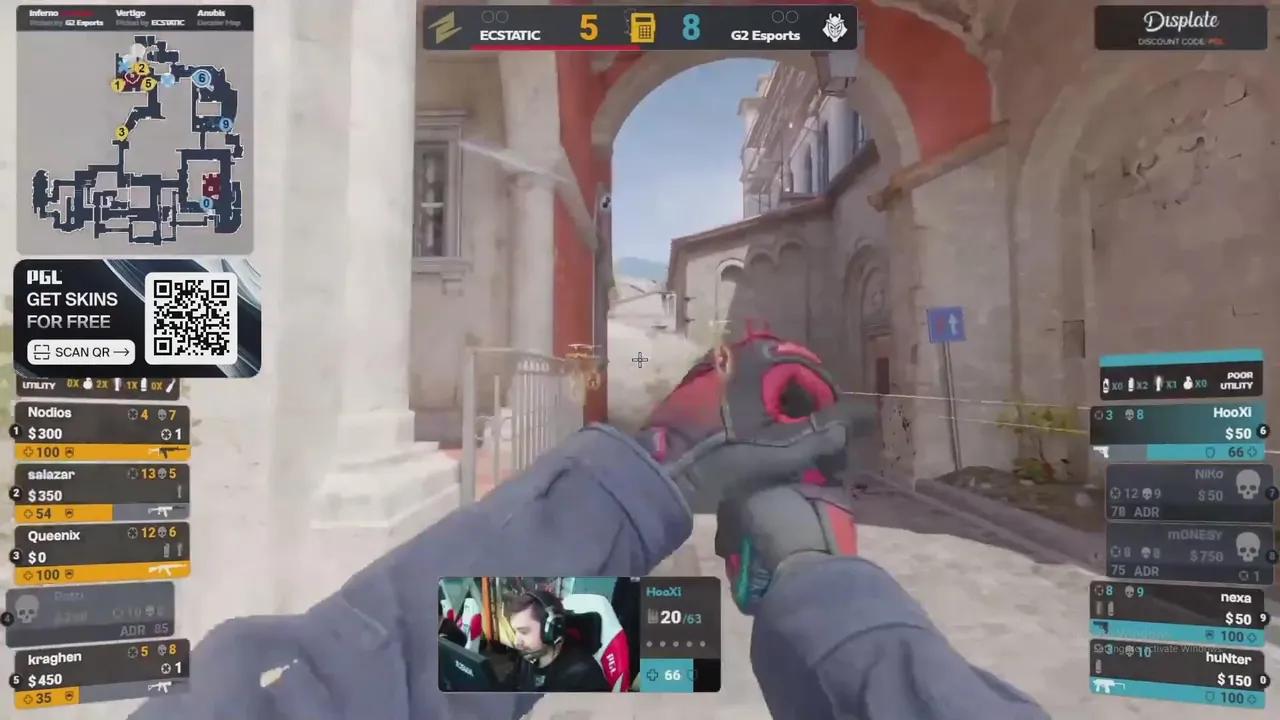1280x720 pixels.
Task: Click the Inferno minimap
Action: pos(135,140)
